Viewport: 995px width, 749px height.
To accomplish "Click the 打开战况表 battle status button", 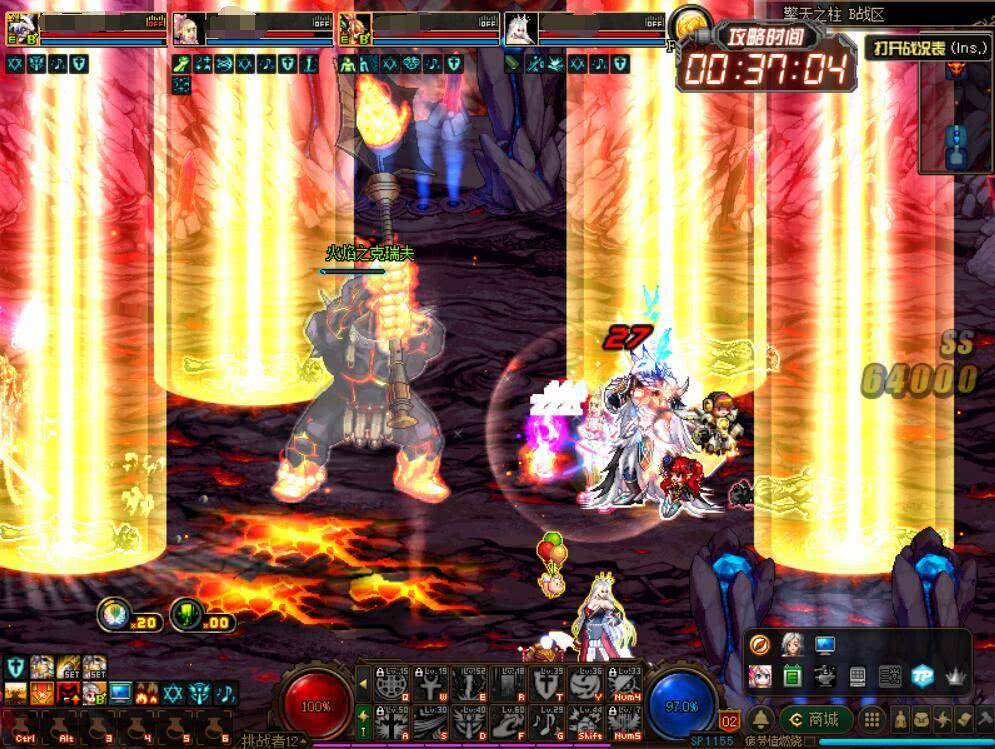I will (927, 48).
